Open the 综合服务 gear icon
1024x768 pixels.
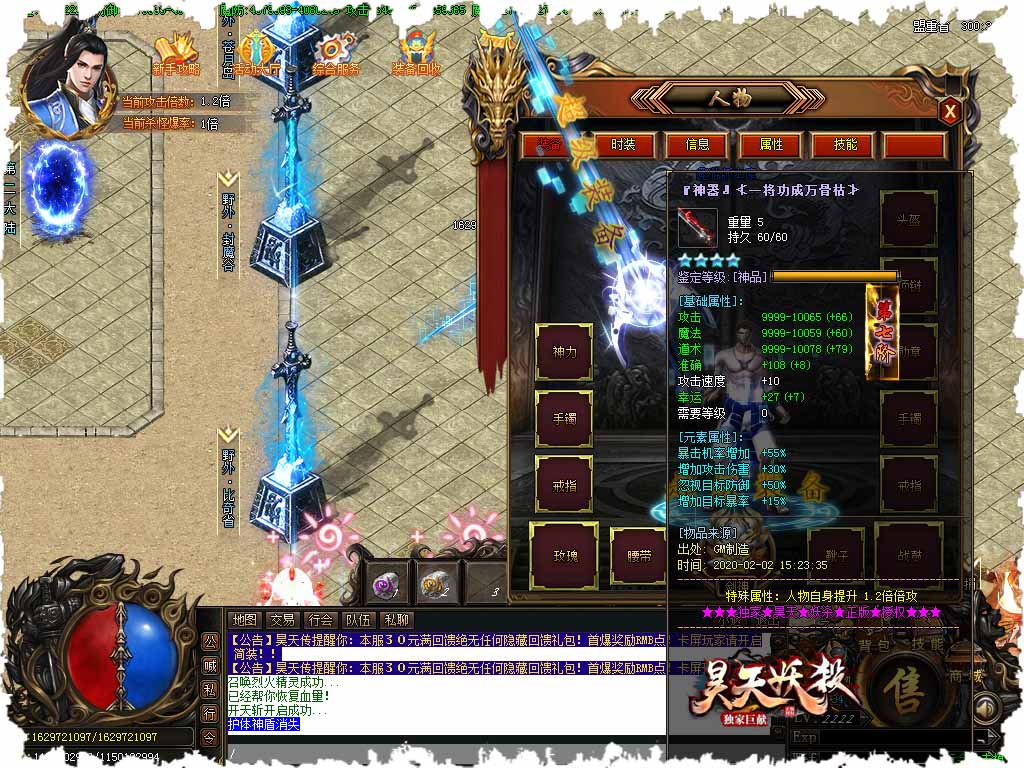click(335, 54)
